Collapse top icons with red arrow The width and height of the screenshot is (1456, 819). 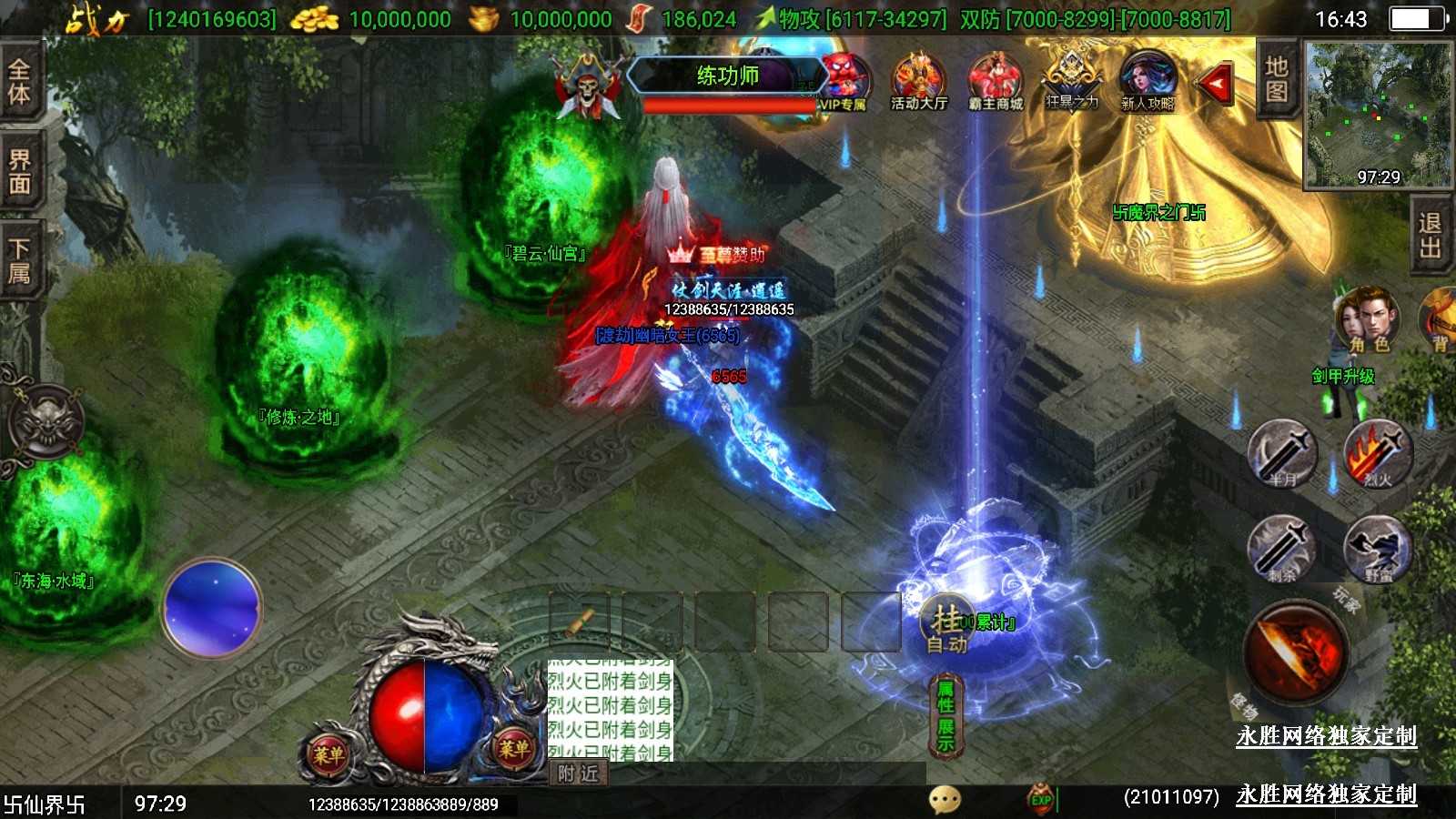[x=1215, y=85]
